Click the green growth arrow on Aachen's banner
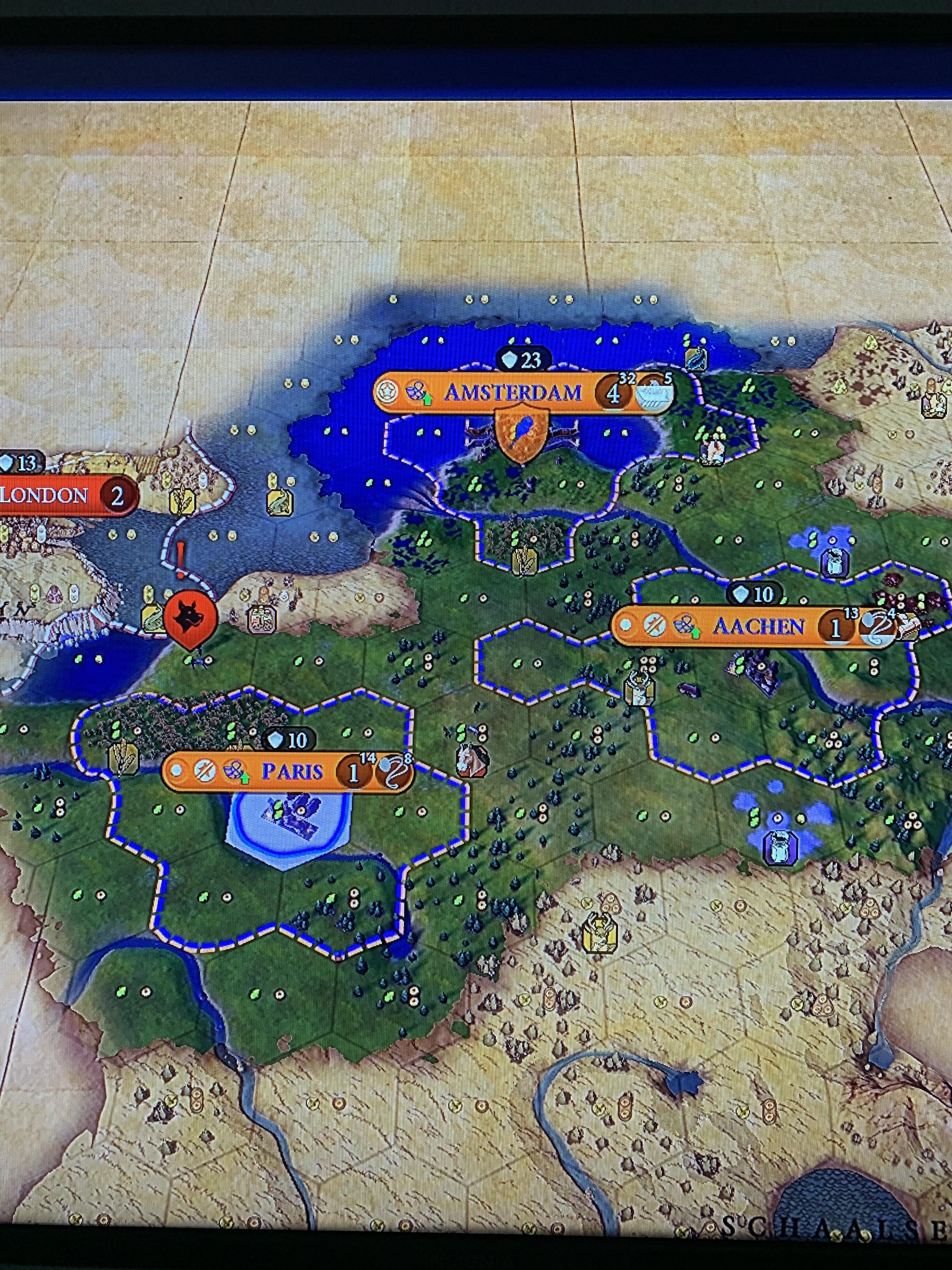The width and height of the screenshot is (952, 1270). pyautogui.click(x=696, y=633)
